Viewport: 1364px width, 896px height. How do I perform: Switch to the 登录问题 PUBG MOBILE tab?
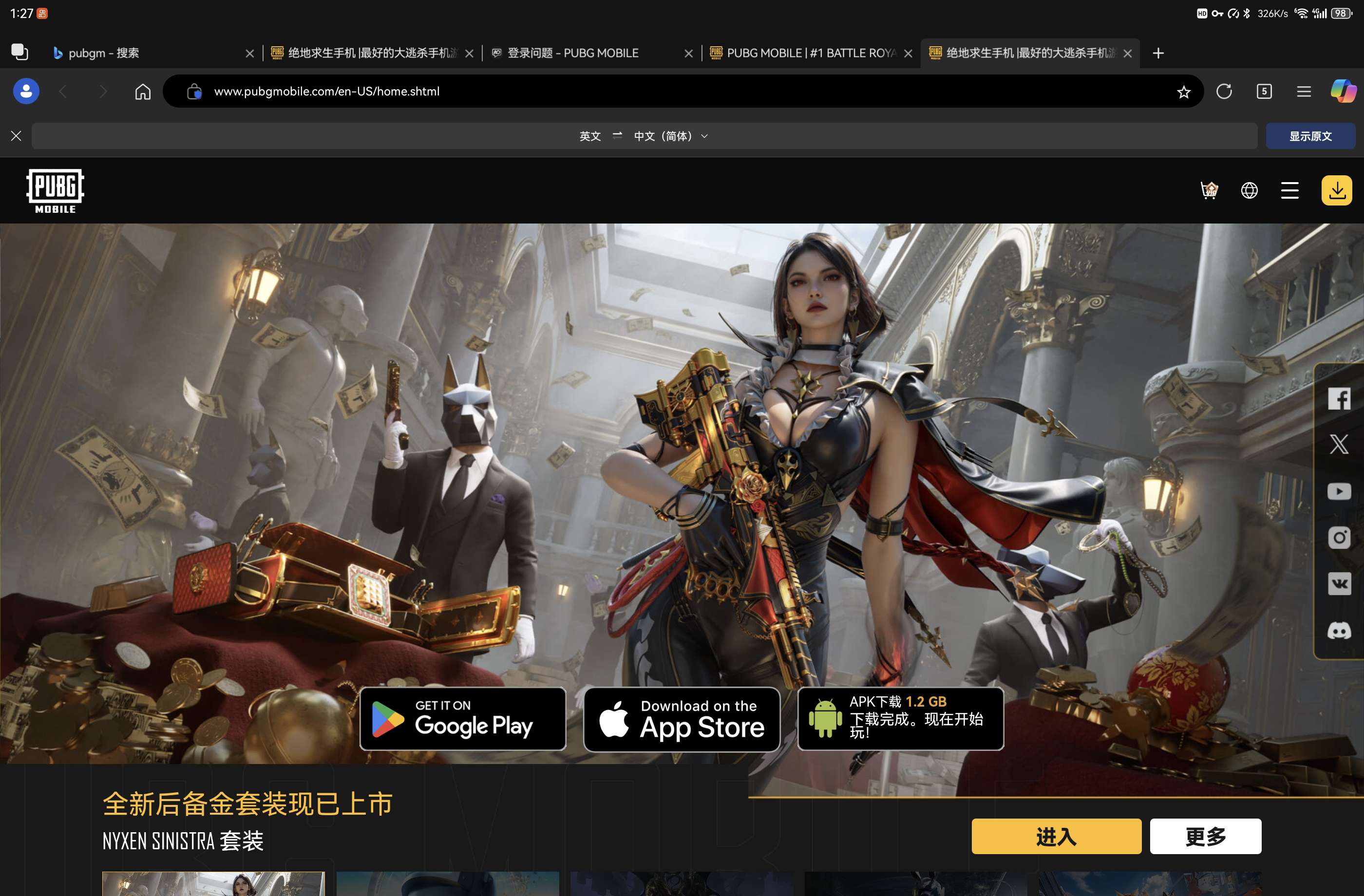point(573,53)
